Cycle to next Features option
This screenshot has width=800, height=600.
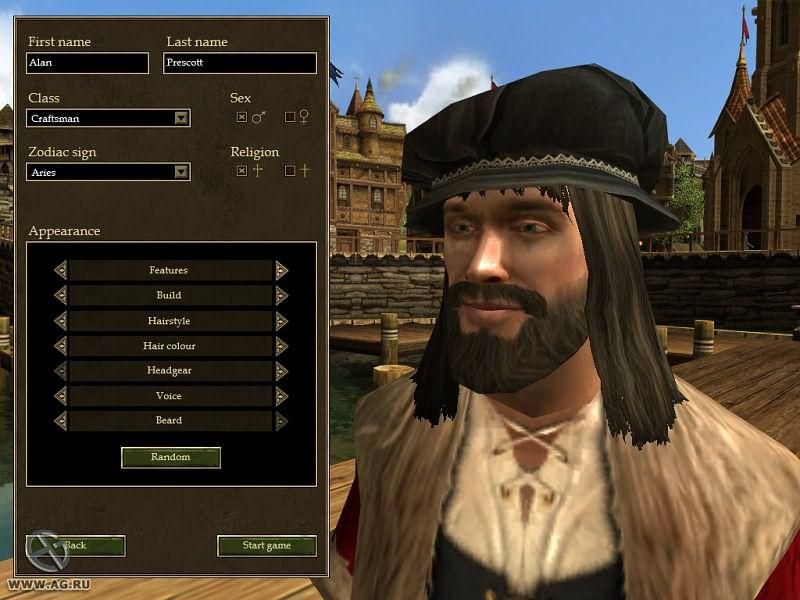tap(282, 270)
